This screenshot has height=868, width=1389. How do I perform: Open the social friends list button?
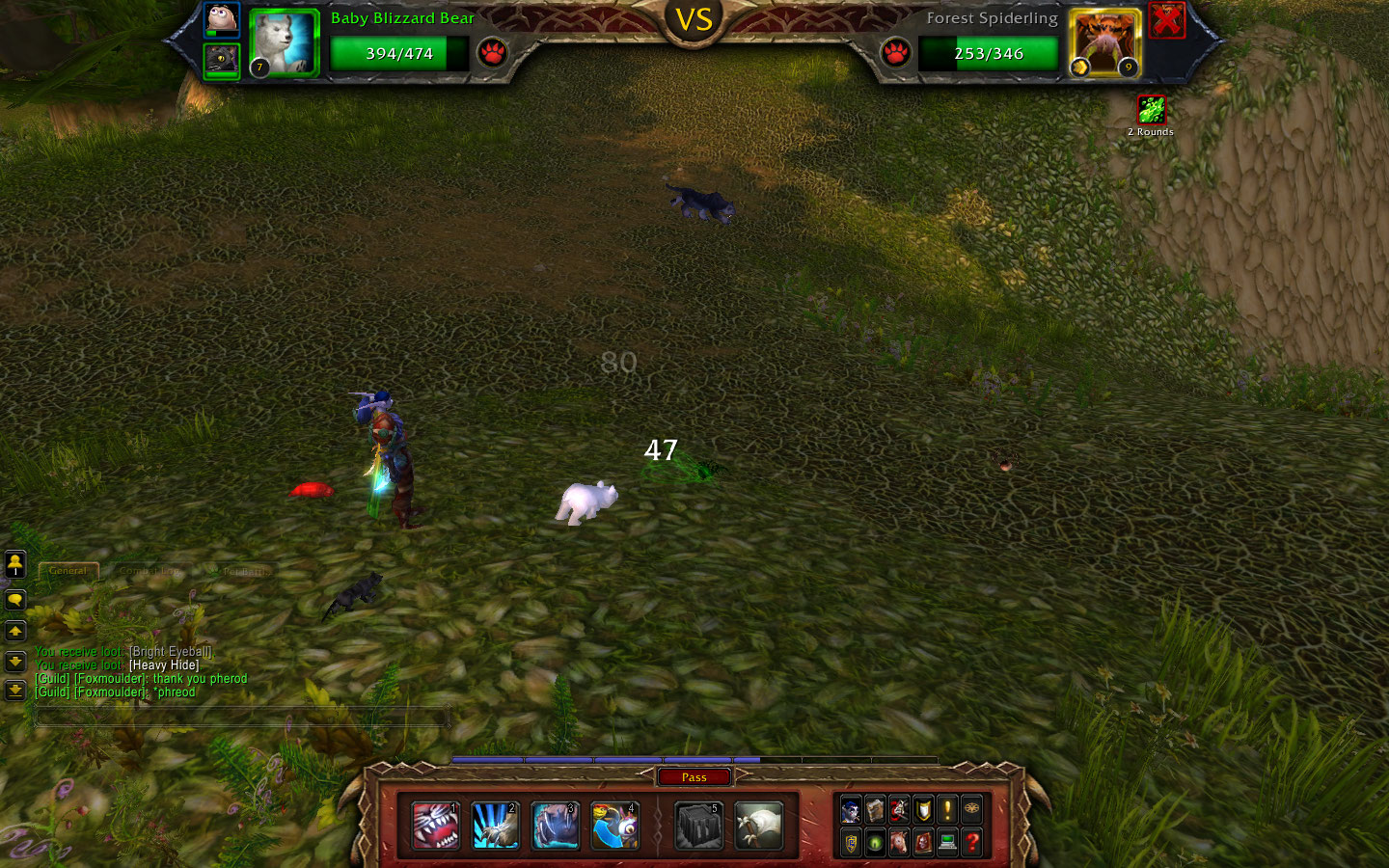click(15, 563)
